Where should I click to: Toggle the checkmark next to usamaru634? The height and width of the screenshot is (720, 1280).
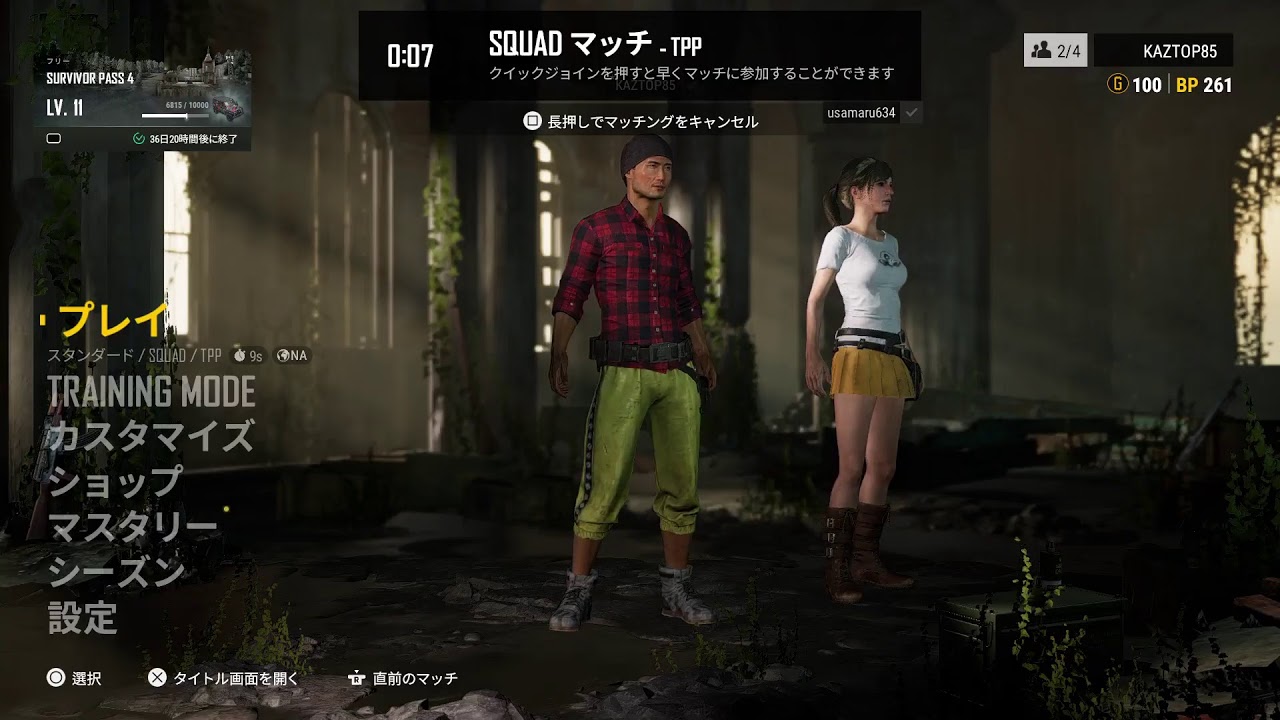click(x=909, y=113)
